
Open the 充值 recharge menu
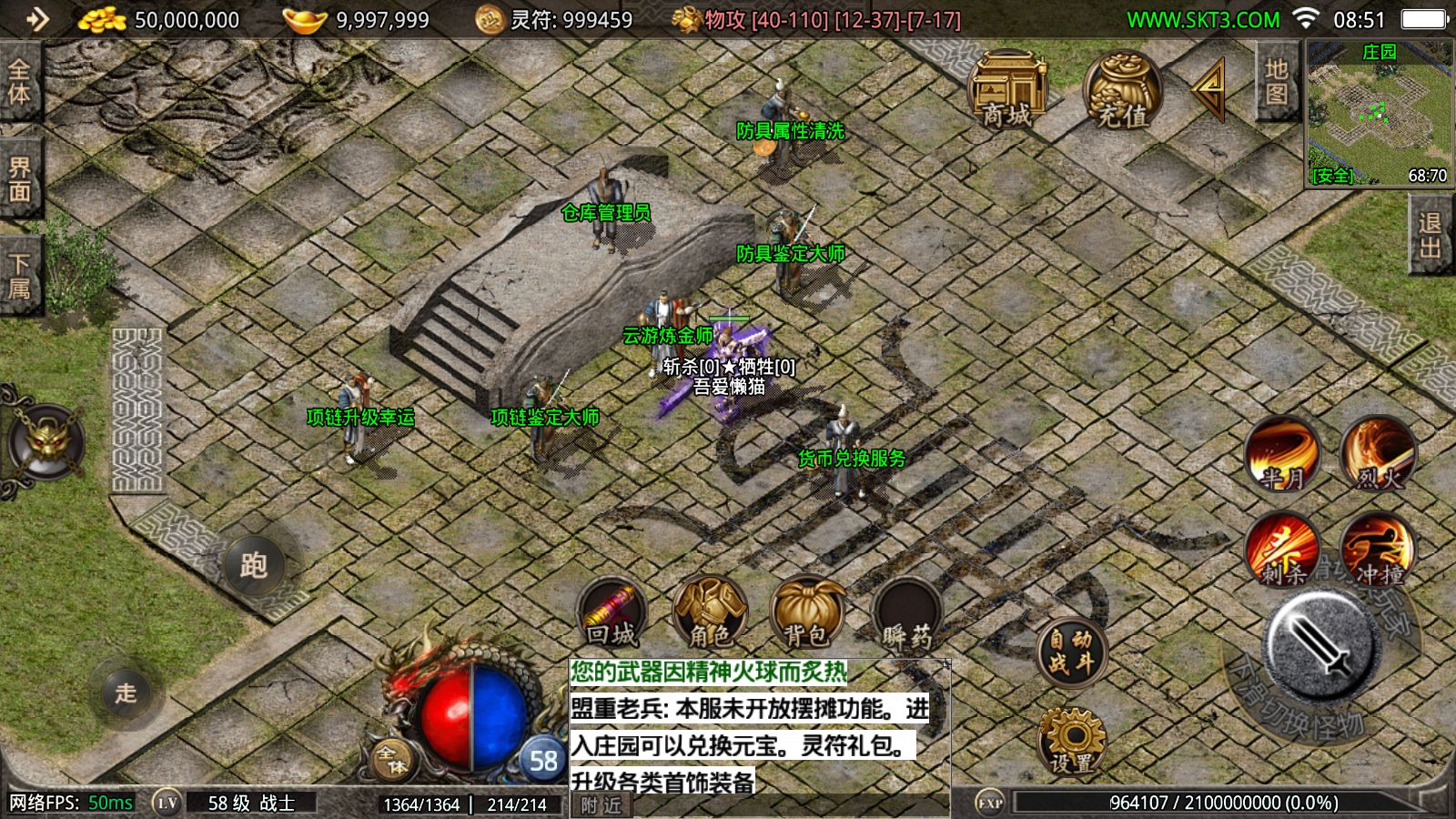pos(1121,90)
